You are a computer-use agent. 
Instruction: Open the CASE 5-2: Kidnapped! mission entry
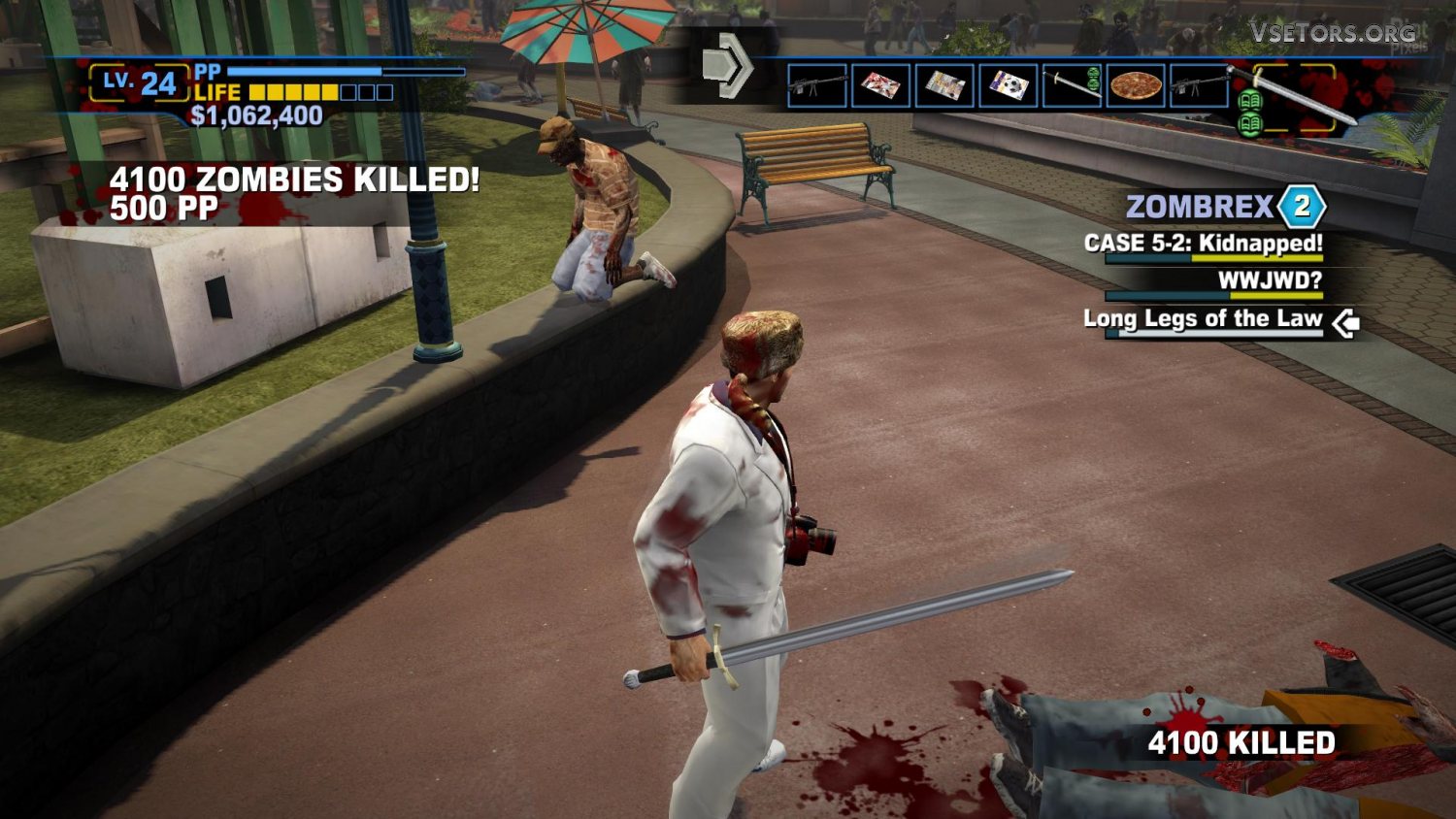coord(1204,244)
